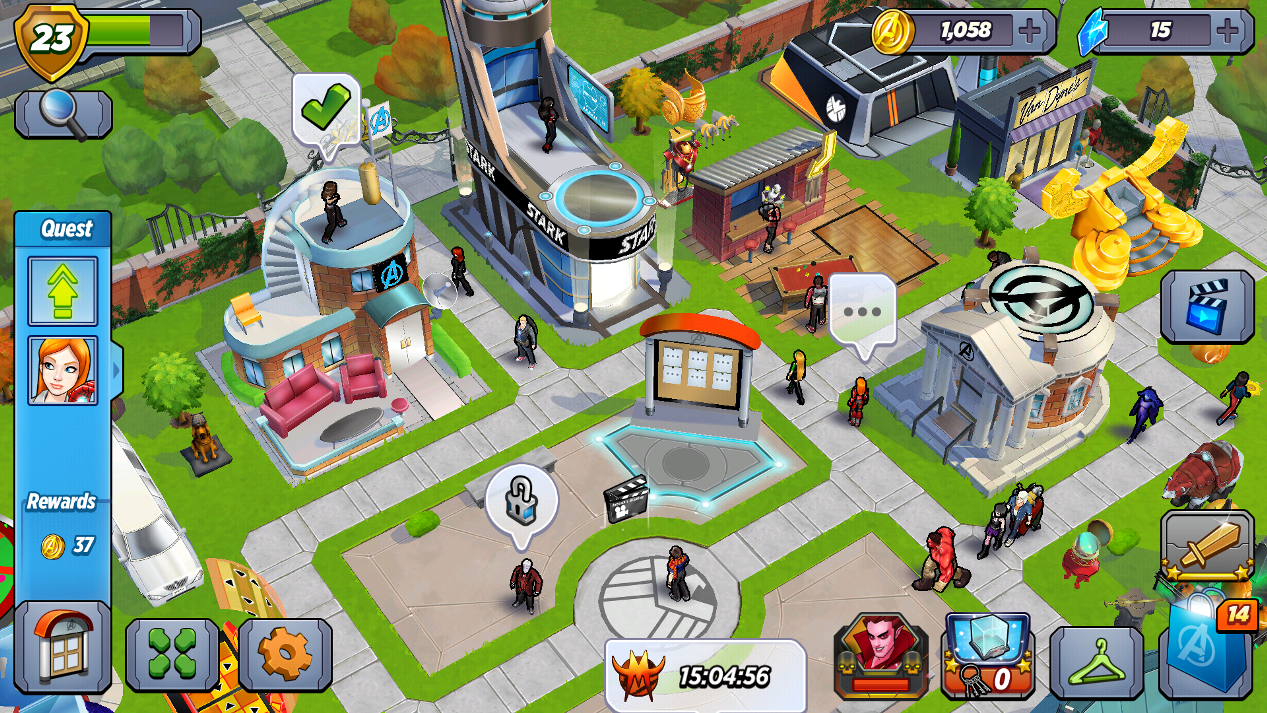Open the orange gear settings
Viewport: 1267px width, 713px height.
(285, 655)
